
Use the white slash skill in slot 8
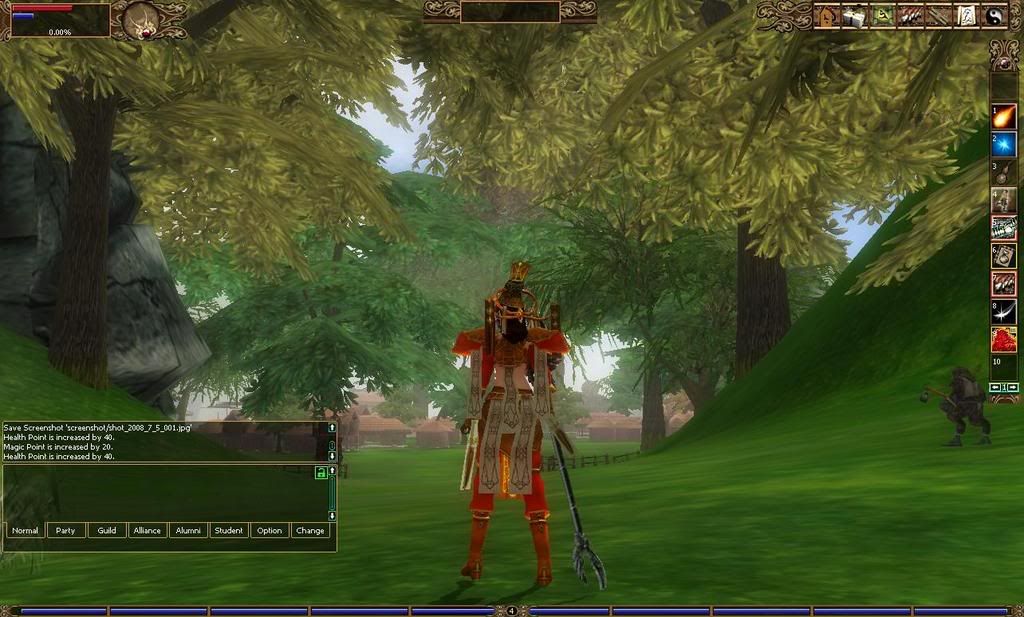1004,312
